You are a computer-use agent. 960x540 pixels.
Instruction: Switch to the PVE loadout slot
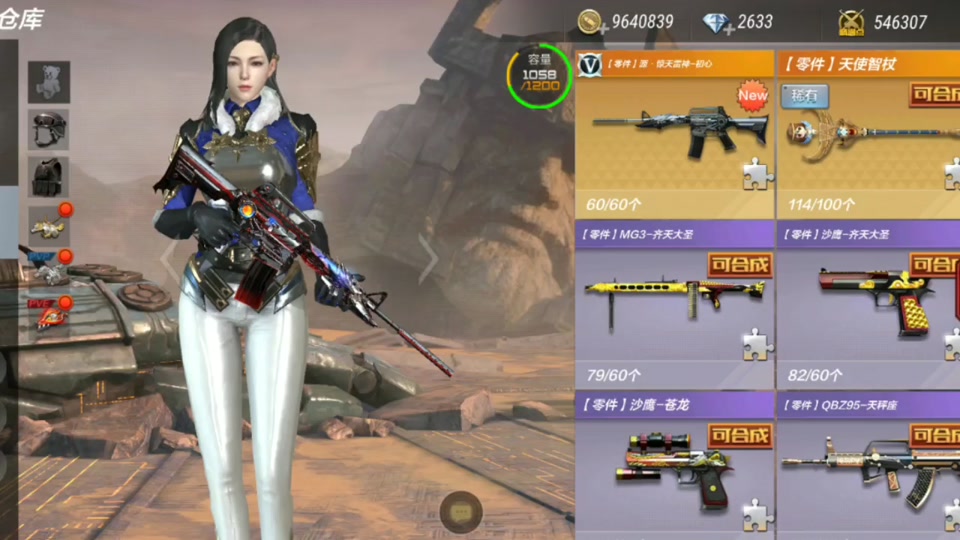coord(48,312)
